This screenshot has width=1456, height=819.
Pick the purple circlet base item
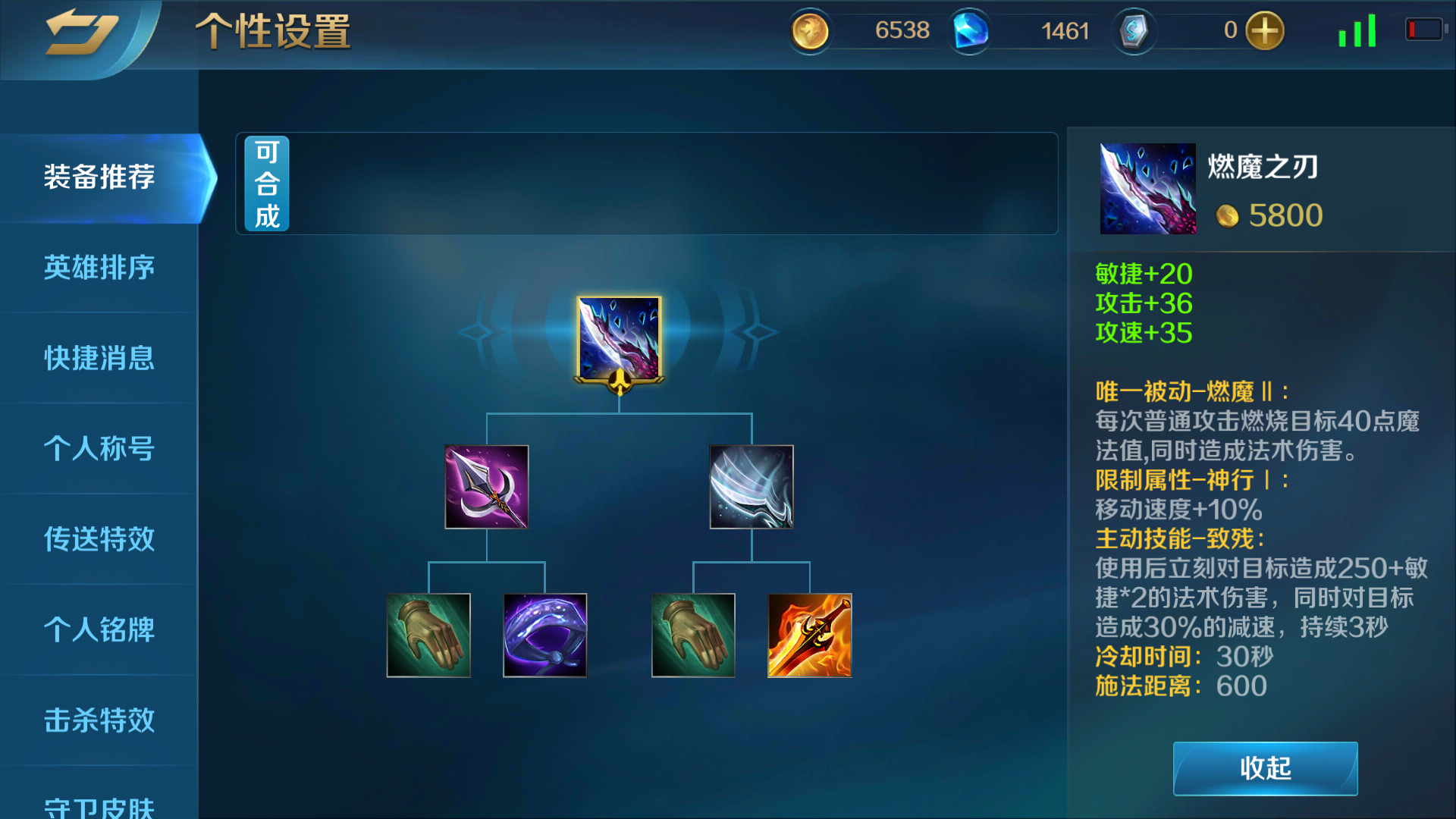[x=544, y=635]
